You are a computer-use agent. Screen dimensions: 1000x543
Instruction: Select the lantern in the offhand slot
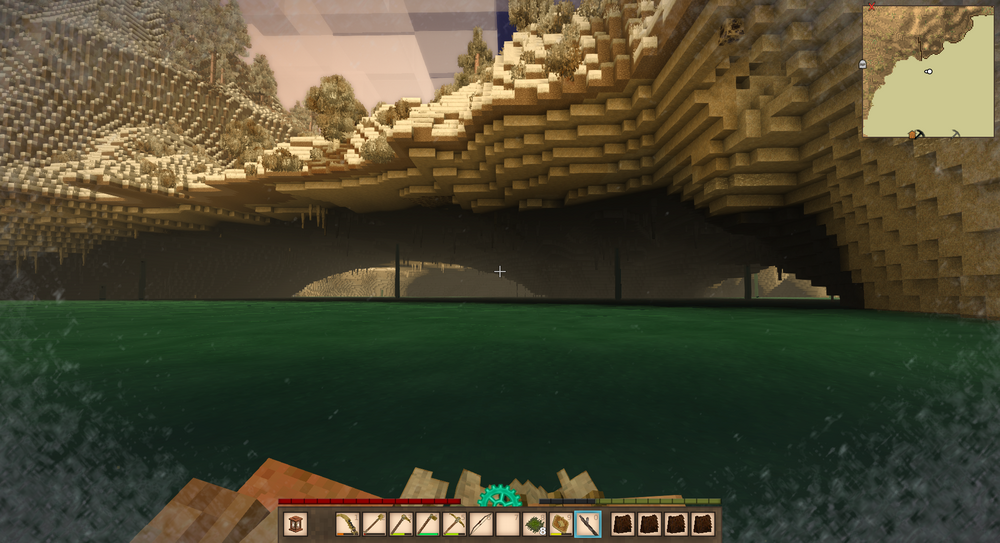click(x=295, y=524)
